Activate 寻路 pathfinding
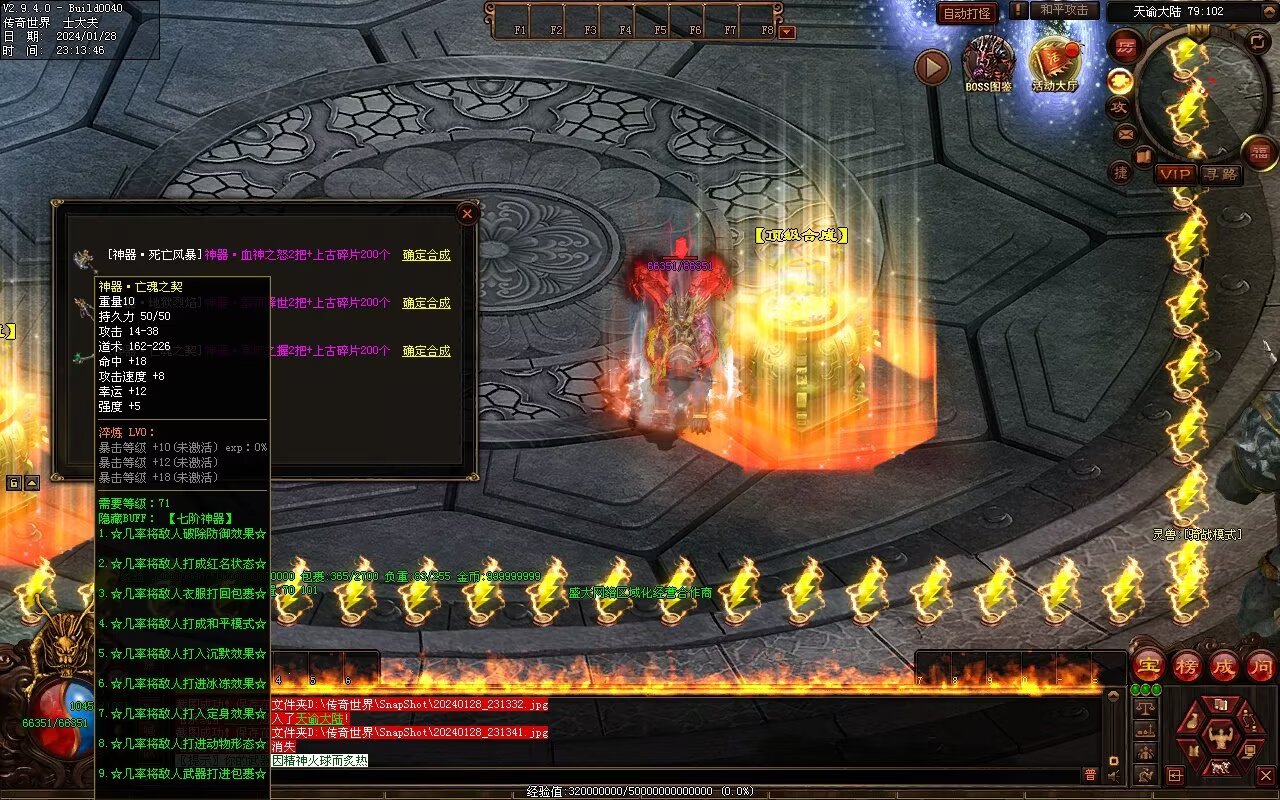The height and width of the screenshot is (800, 1280). pyautogui.click(x=1221, y=174)
